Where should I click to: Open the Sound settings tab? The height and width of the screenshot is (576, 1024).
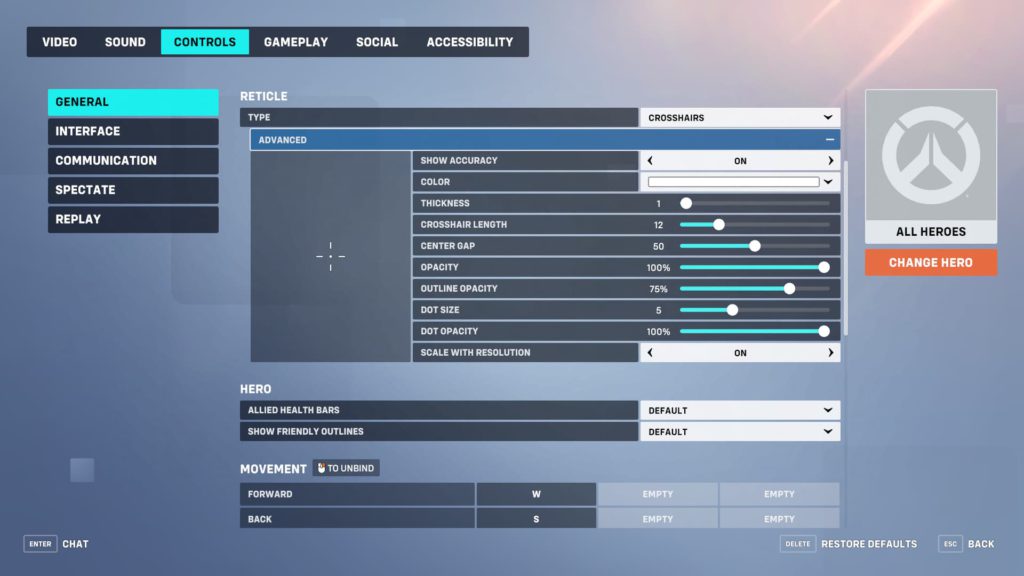coord(125,42)
